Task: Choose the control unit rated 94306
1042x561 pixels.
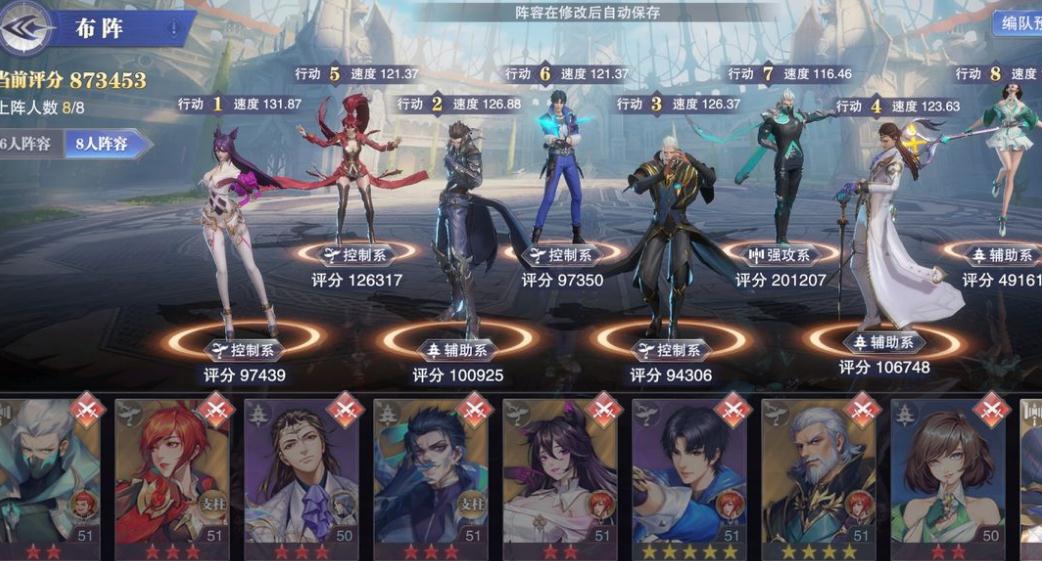Action: 670,240
